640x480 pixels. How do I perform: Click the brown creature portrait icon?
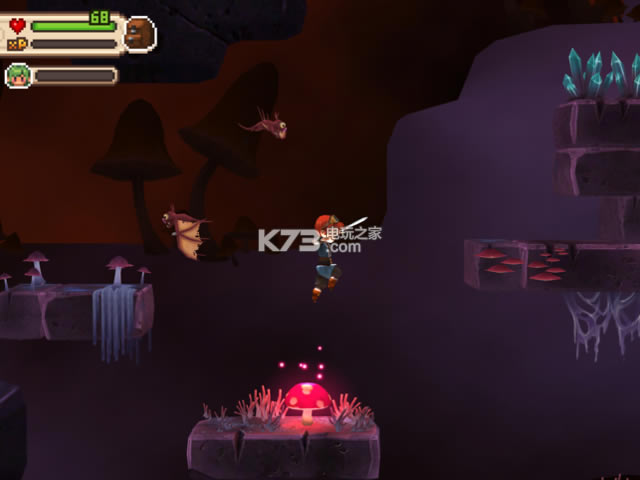pos(139,33)
